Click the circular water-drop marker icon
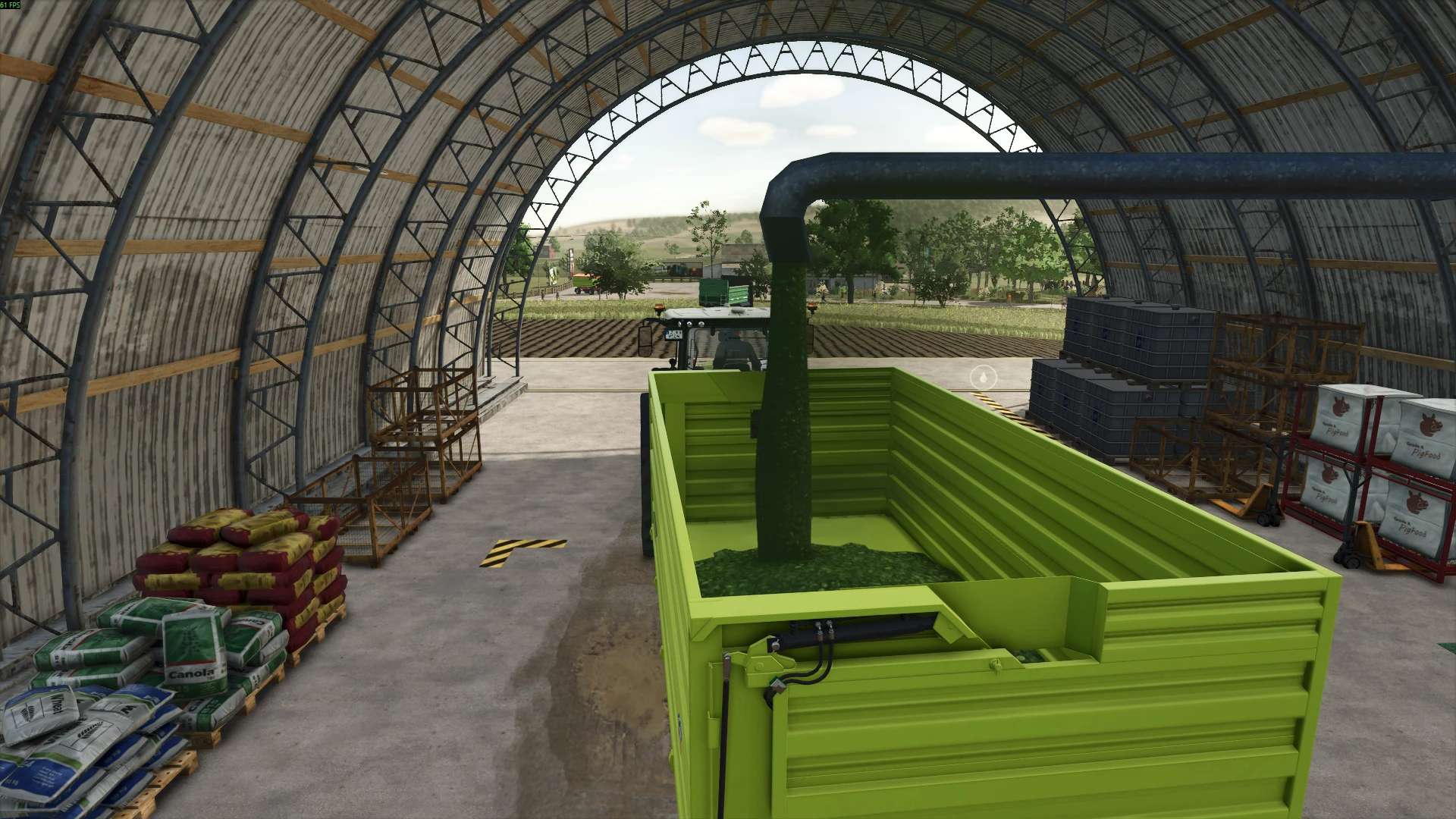This screenshot has height=819, width=1456. [984, 375]
